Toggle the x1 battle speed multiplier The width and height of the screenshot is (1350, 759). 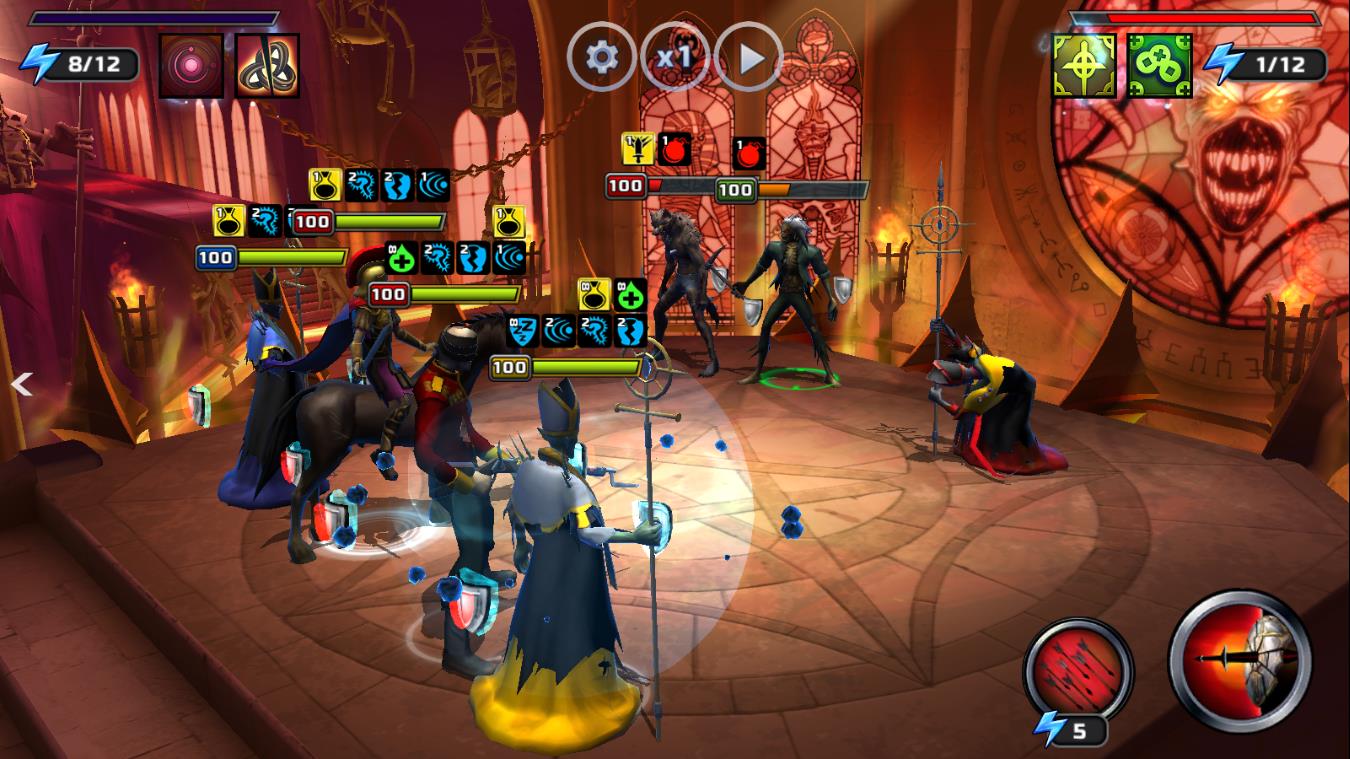(677, 57)
